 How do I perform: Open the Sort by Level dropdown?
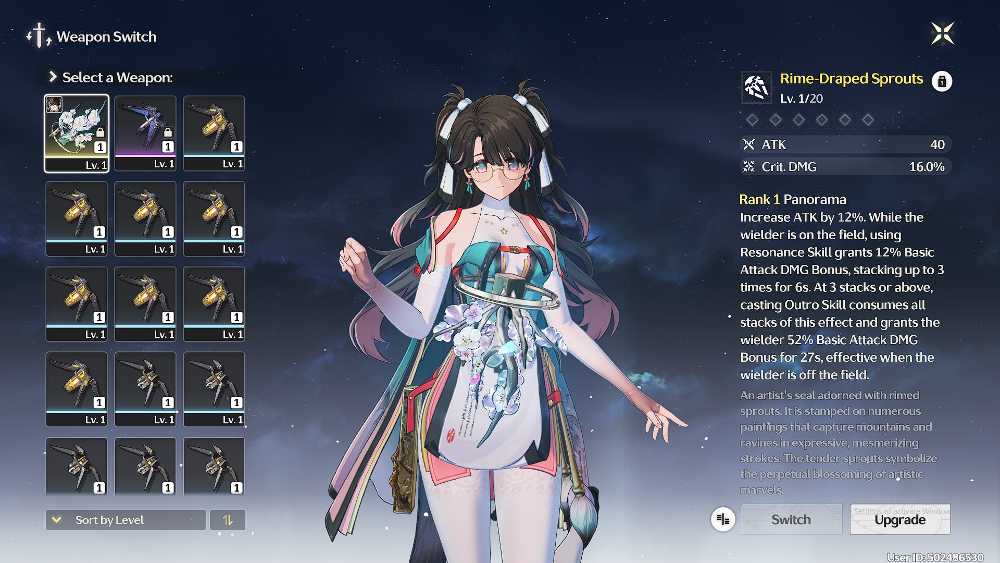coord(125,520)
